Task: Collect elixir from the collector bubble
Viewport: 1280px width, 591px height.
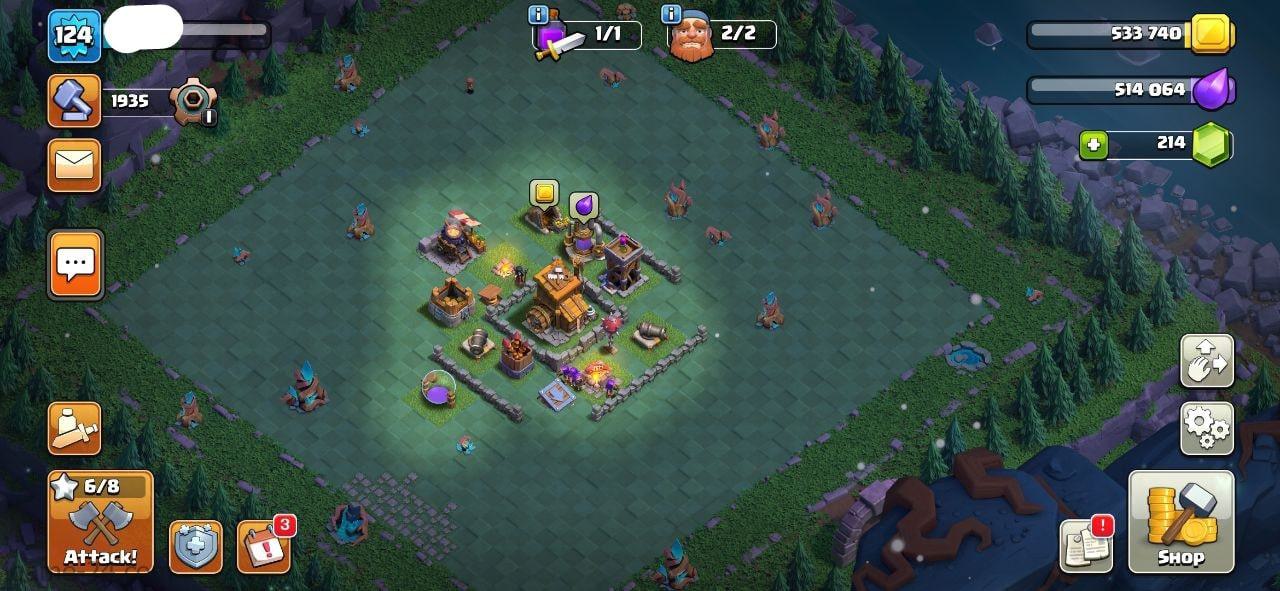Action: 584,206
